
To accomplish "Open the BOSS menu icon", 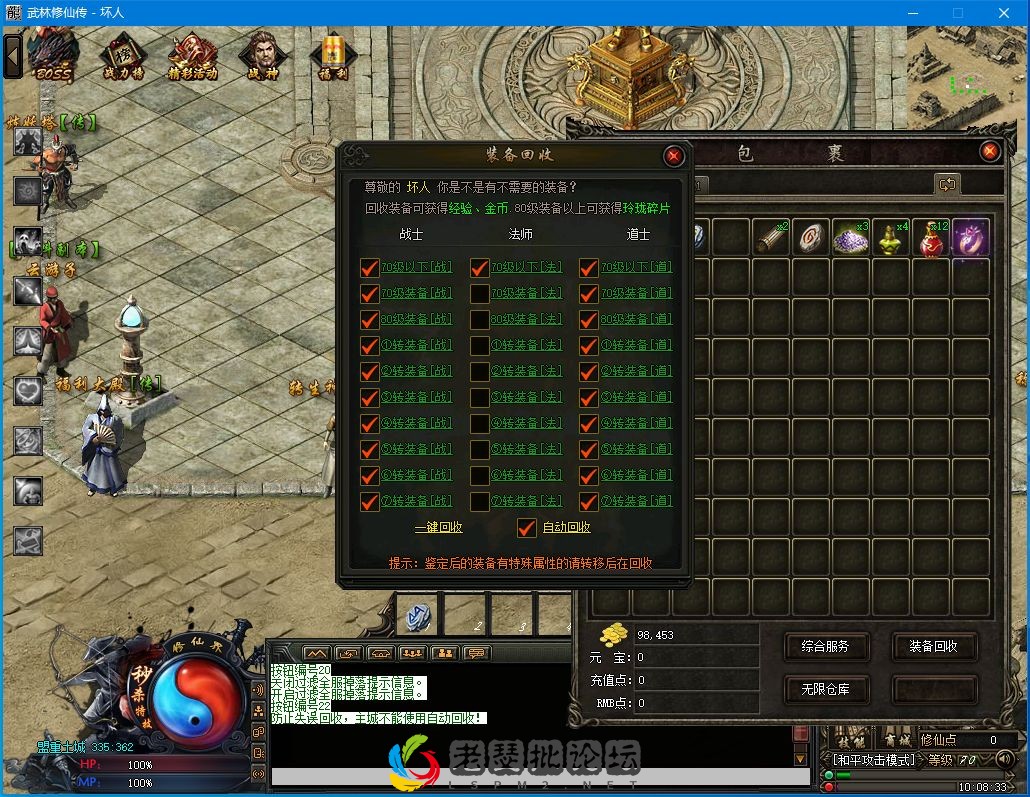I will (x=53, y=55).
